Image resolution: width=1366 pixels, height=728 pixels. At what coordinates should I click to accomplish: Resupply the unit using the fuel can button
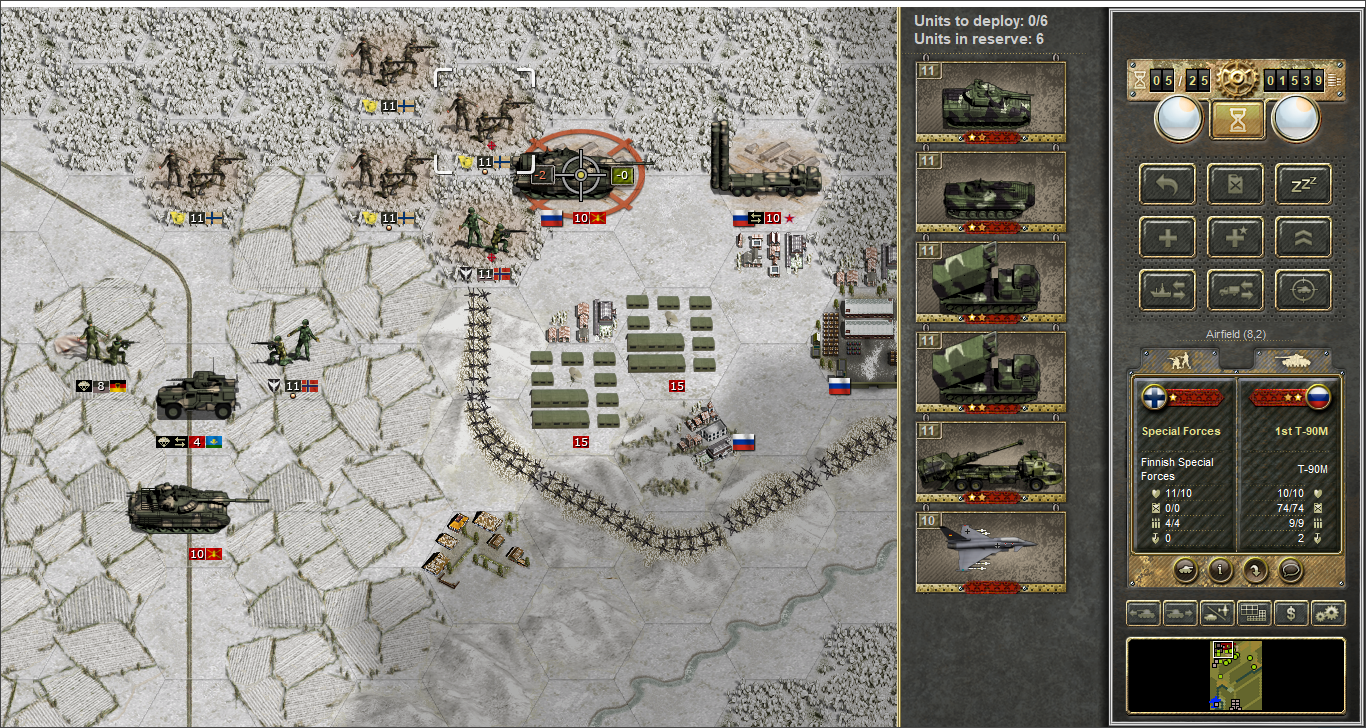[1235, 184]
